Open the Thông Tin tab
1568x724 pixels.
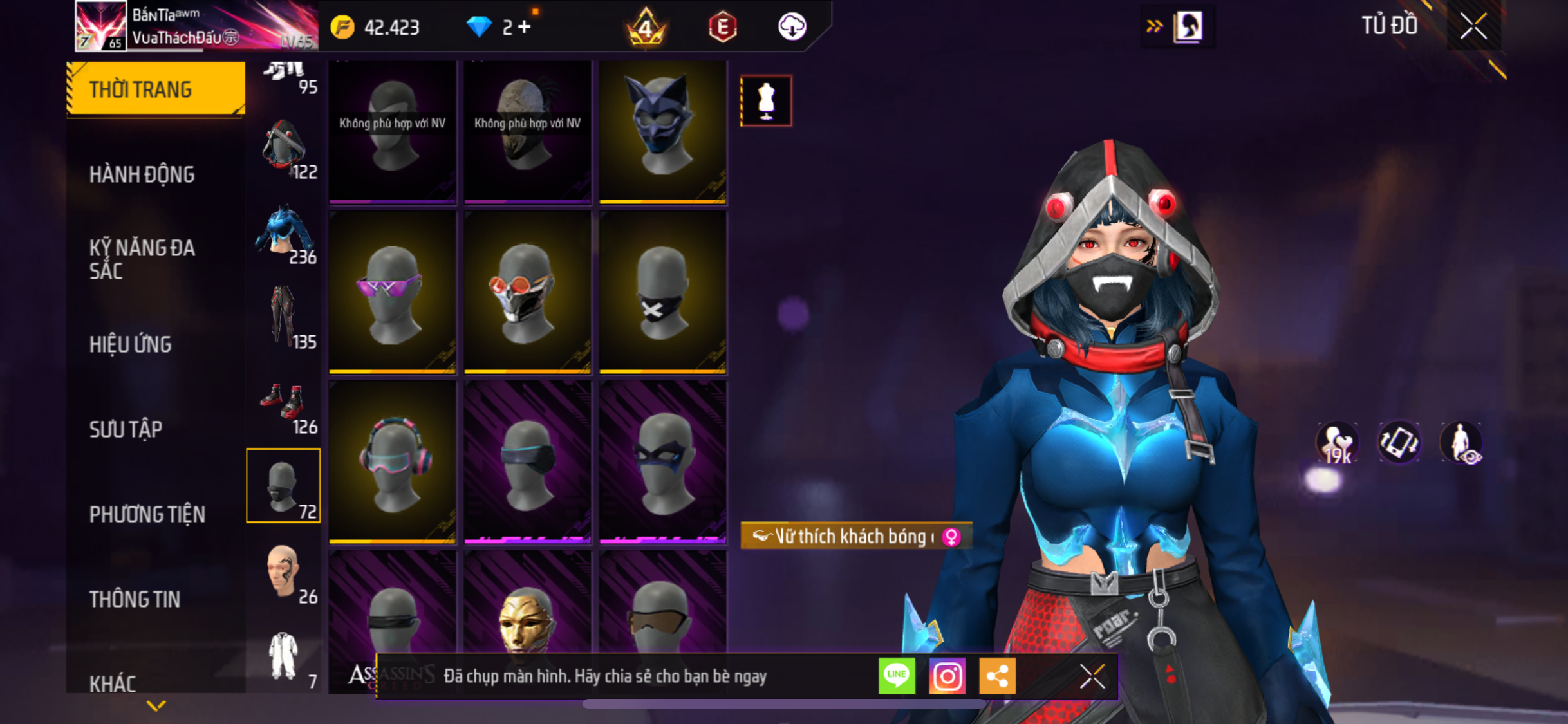135,599
